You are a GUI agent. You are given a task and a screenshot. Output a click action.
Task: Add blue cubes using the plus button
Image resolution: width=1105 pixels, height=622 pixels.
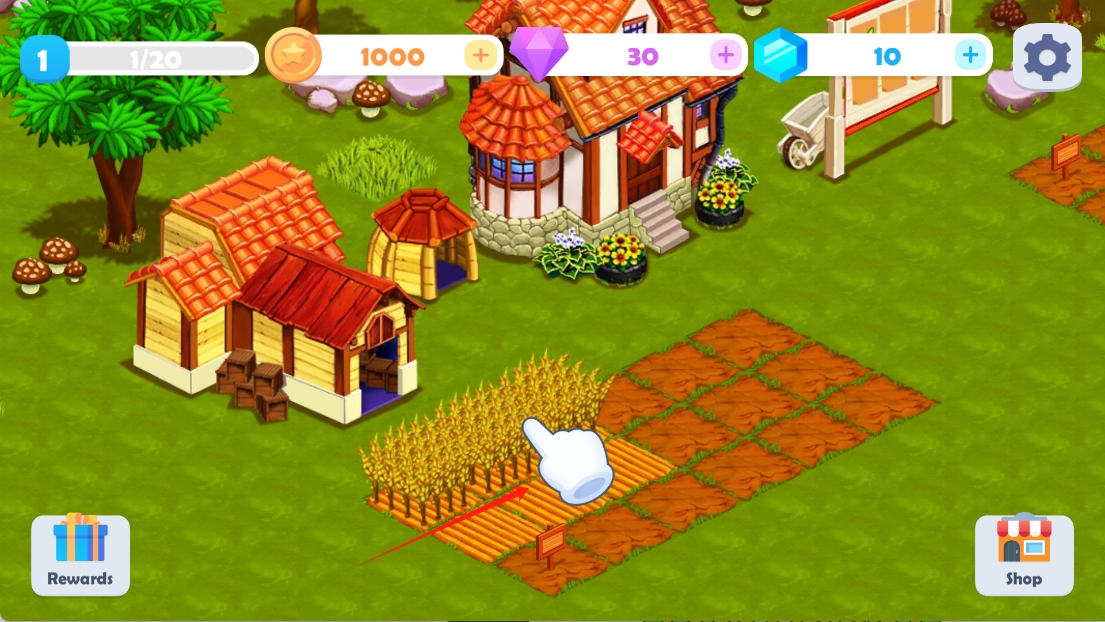coord(969,55)
